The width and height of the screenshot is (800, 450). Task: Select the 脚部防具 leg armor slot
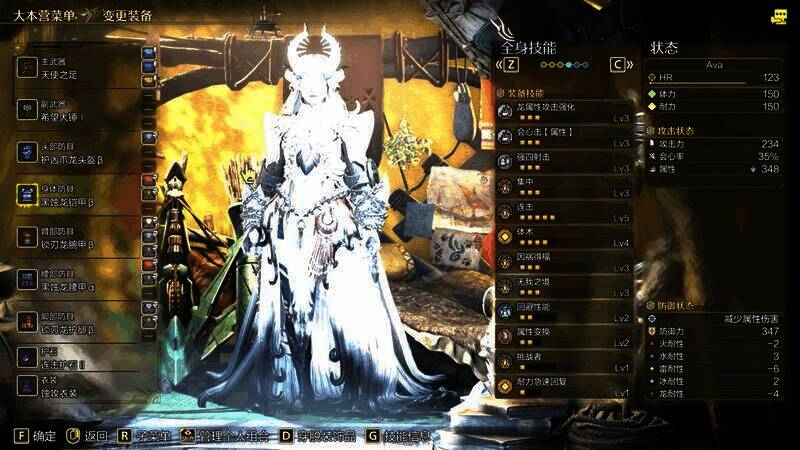[75, 323]
